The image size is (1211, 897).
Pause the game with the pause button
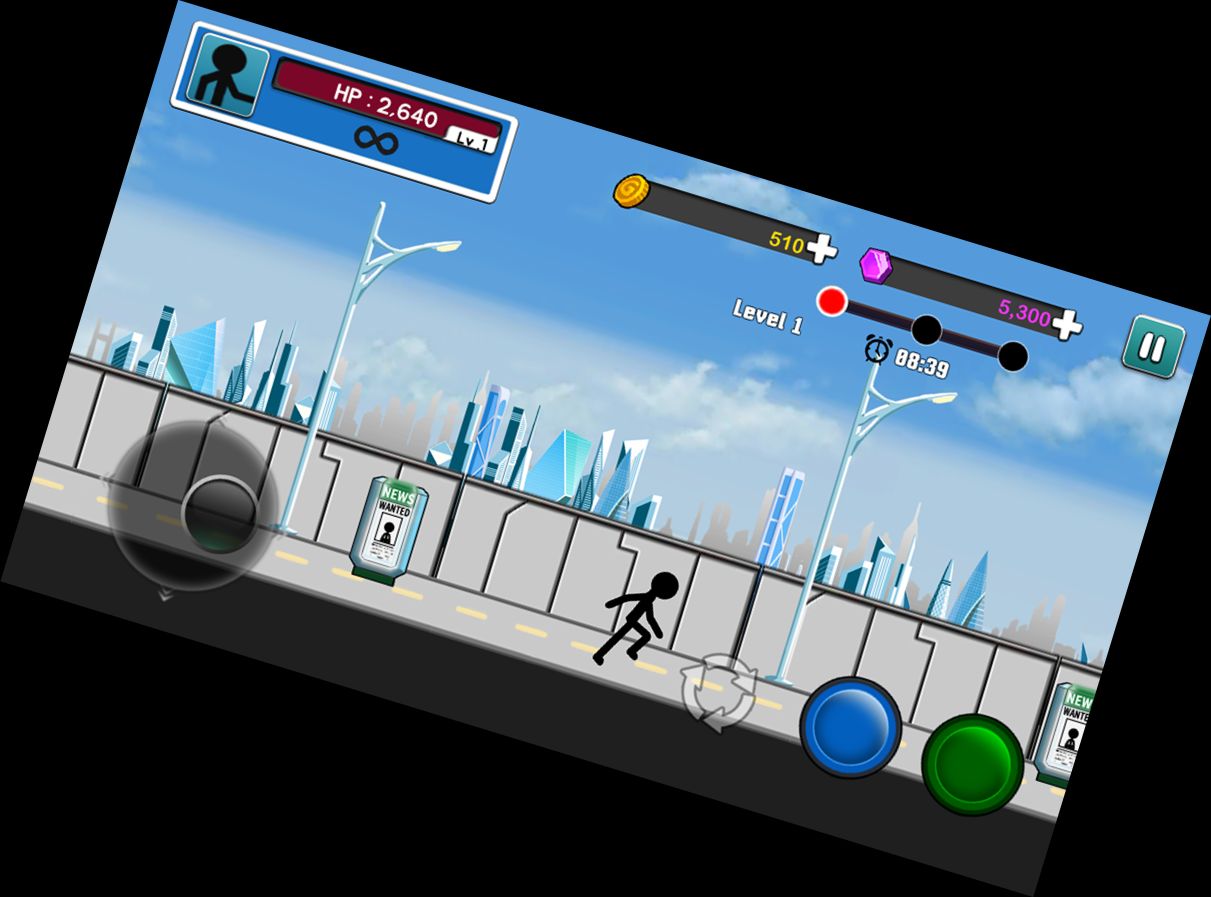click(1152, 347)
